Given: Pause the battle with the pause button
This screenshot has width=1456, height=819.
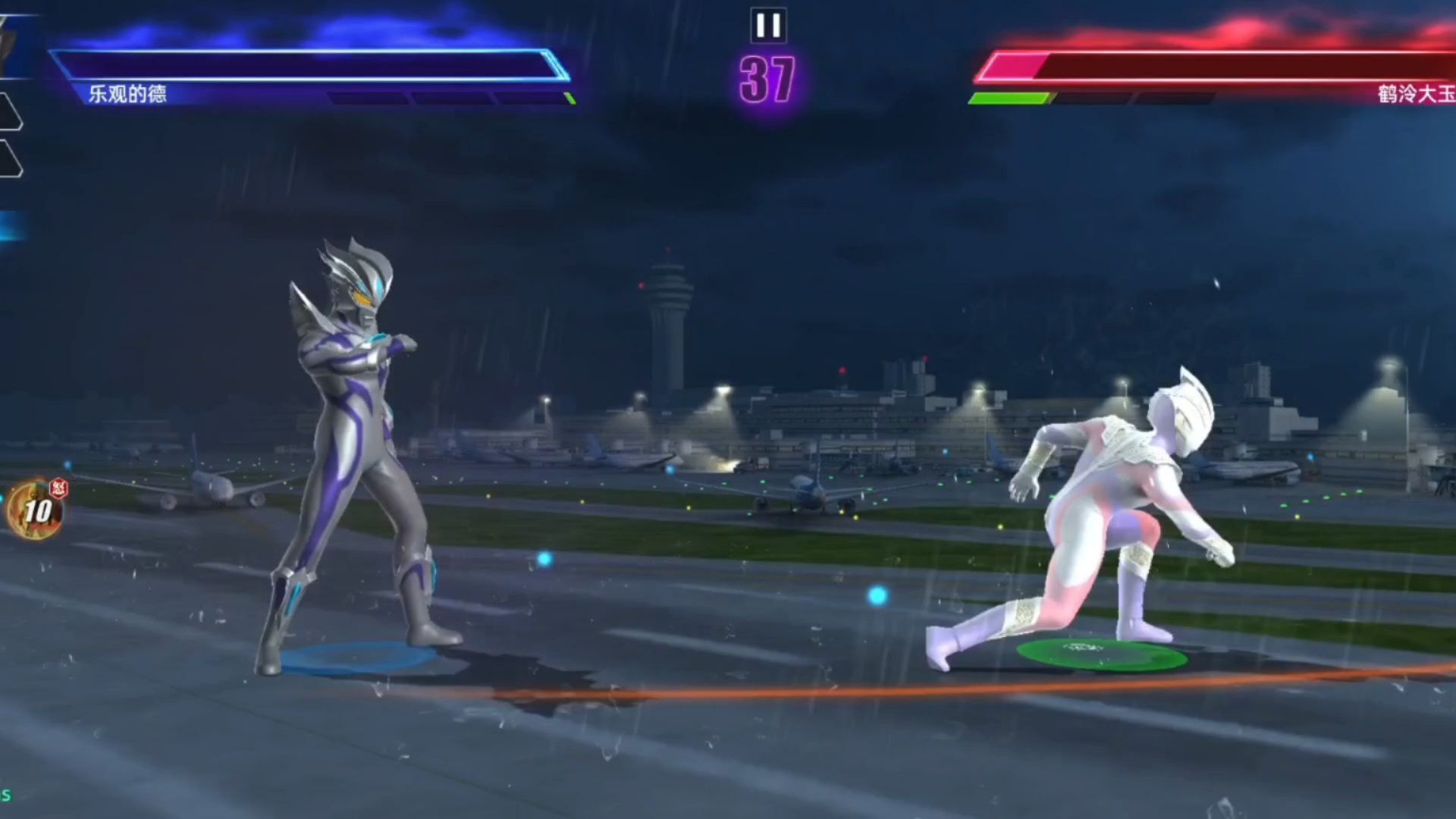Looking at the screenshot, I should (768, 26).
